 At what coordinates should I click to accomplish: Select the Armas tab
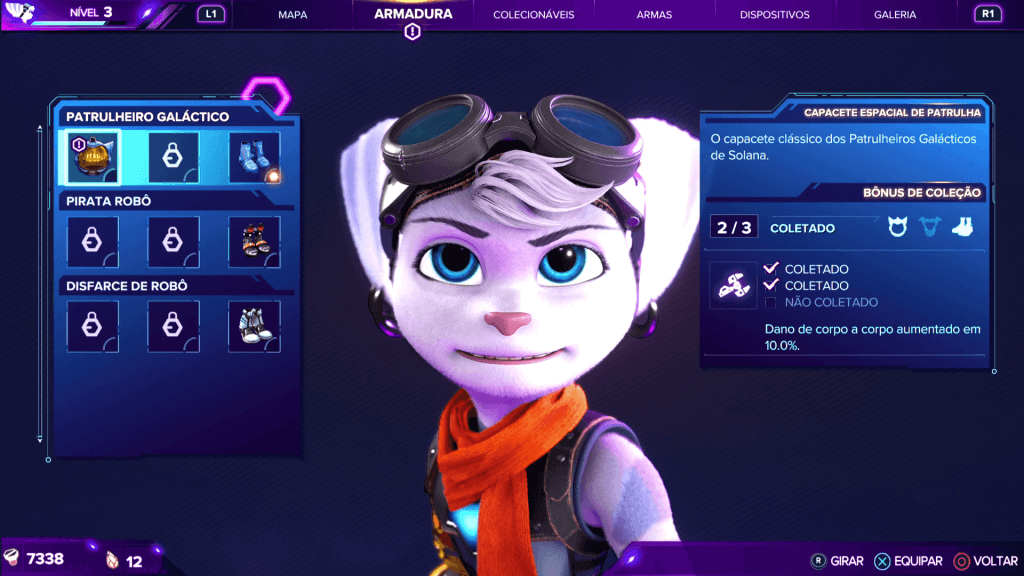tap(654, 15)
